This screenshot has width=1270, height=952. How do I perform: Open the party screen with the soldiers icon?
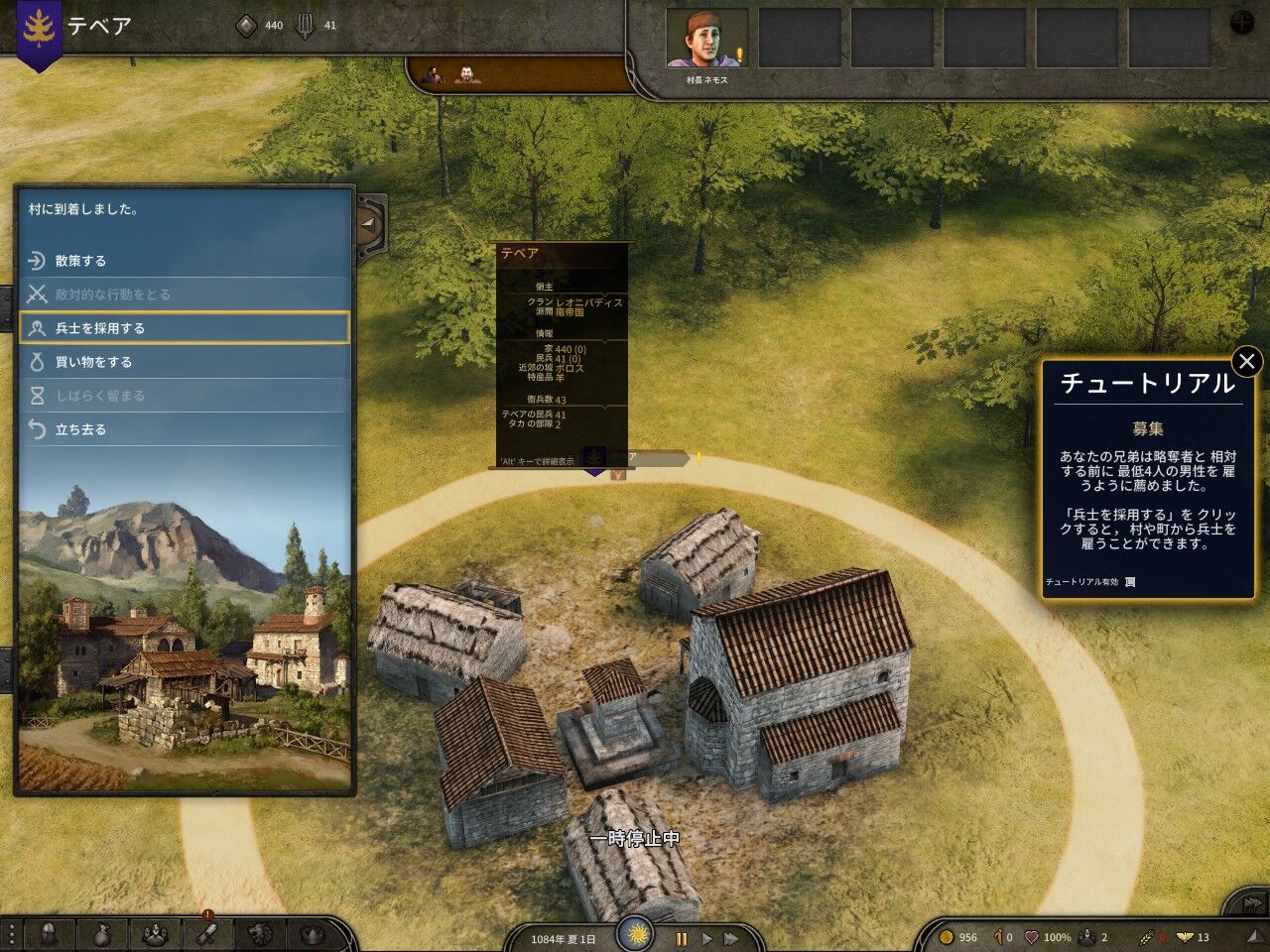pos(154,933)
